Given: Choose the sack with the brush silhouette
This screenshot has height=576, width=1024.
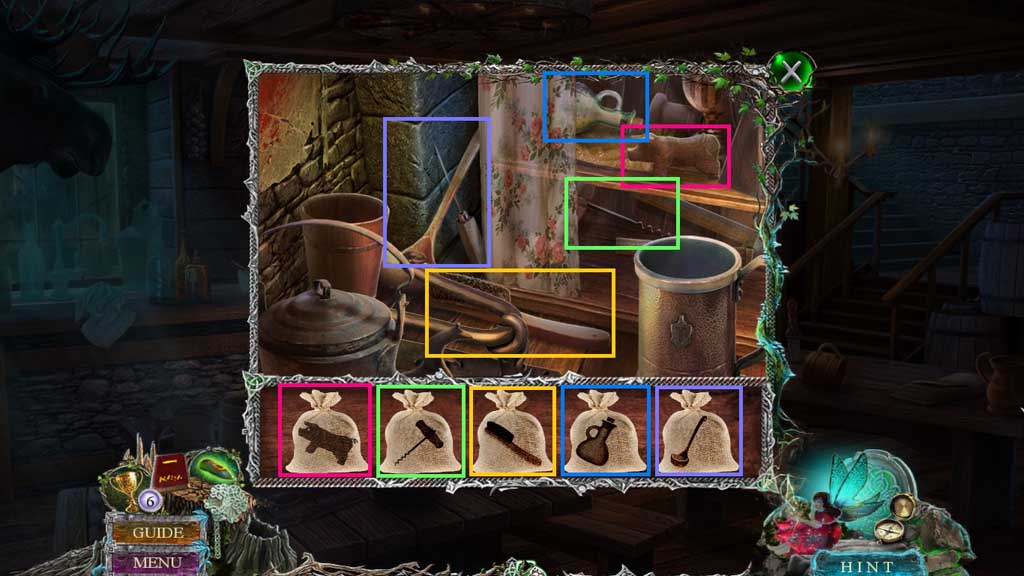Looking at the screenshot, I should pyautogui.click(x=512, y=430).
